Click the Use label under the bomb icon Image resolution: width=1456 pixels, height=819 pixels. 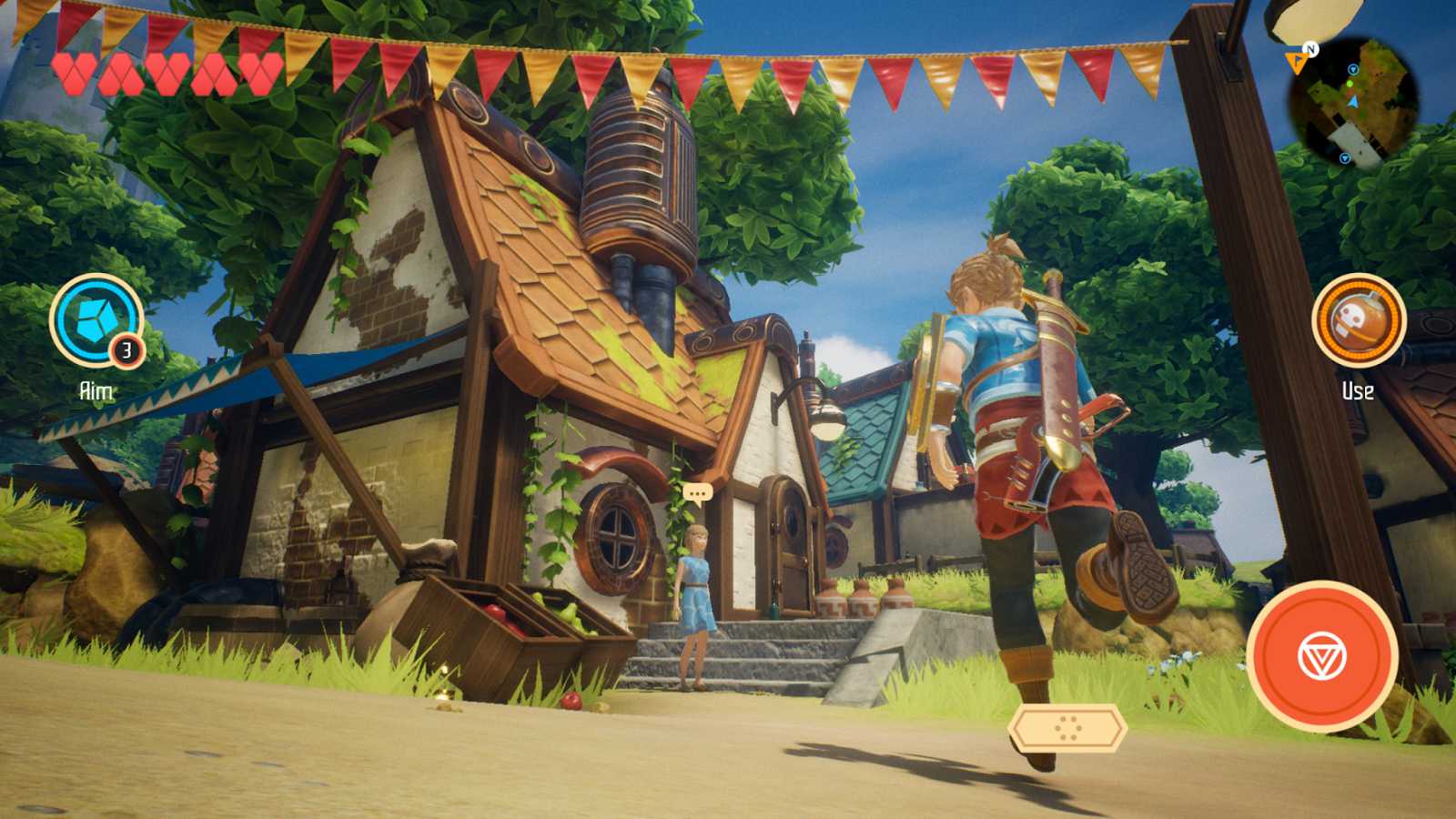pos(1357,391)
